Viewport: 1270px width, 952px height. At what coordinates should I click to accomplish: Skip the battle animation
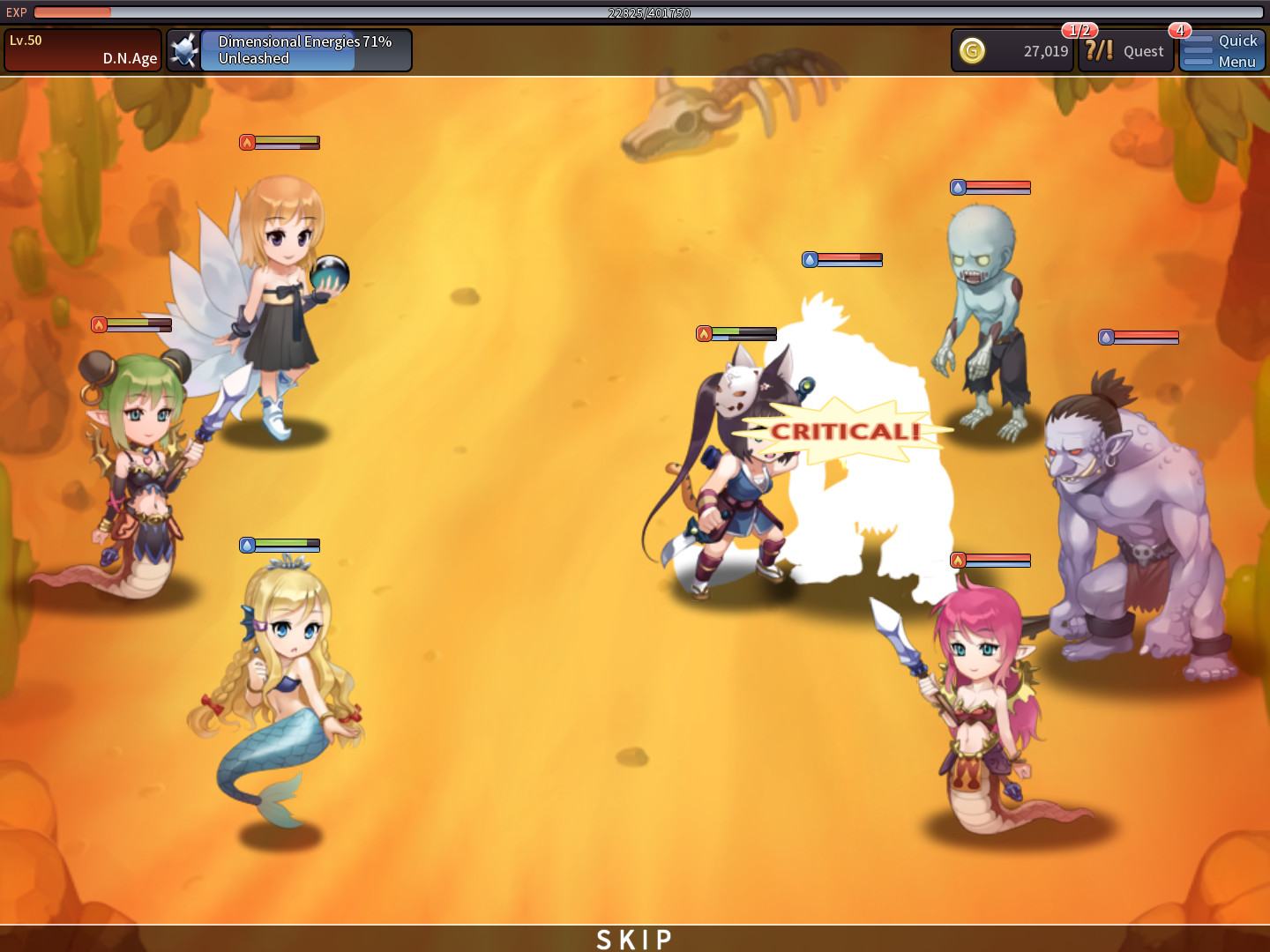tap(635, 939)
